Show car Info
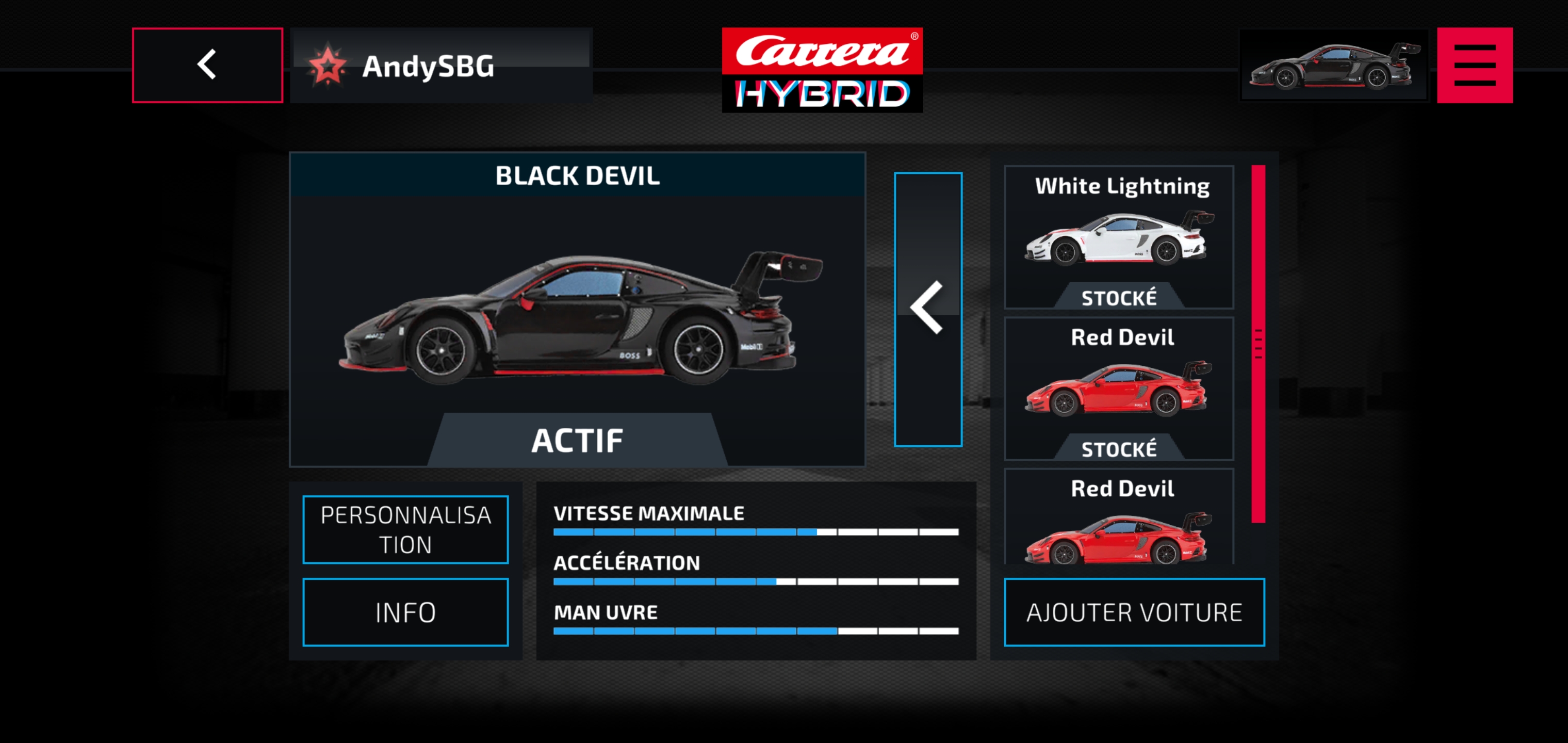 [405, 611]
